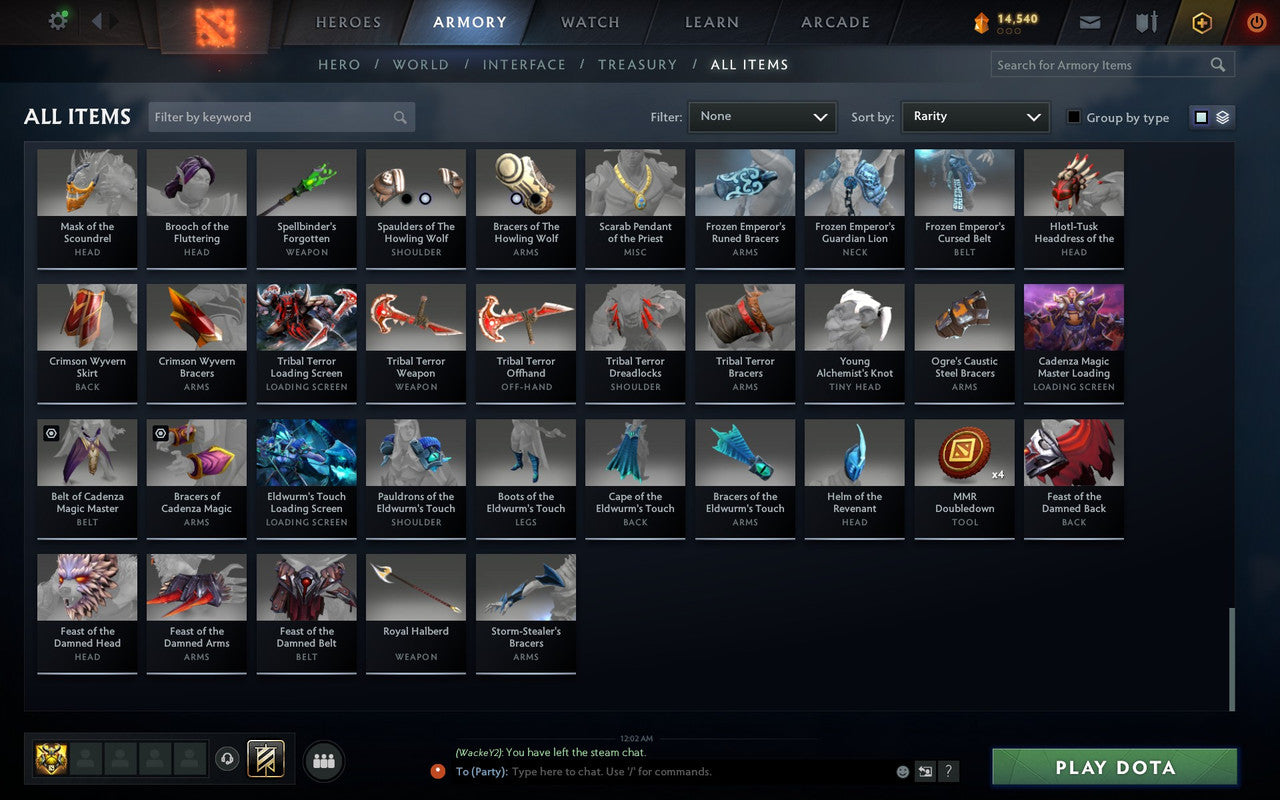Screen dimensions: 1280x800
Task: Click the LEARN menu entry
Action: (711, 22)
